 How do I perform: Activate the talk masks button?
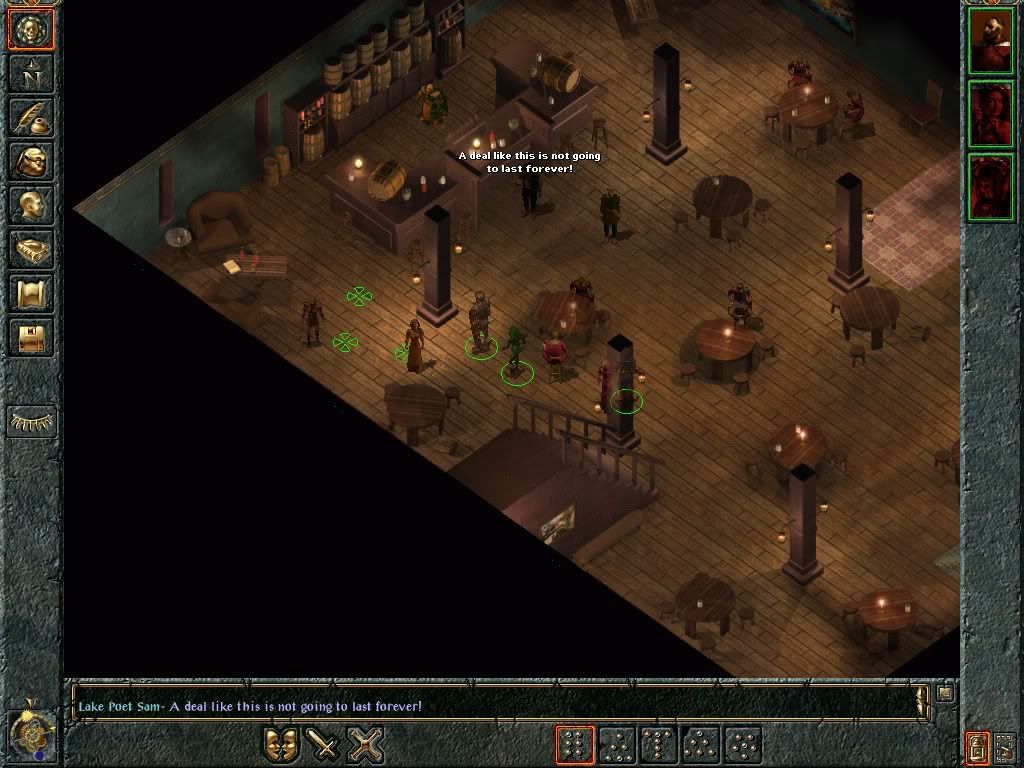281,745
